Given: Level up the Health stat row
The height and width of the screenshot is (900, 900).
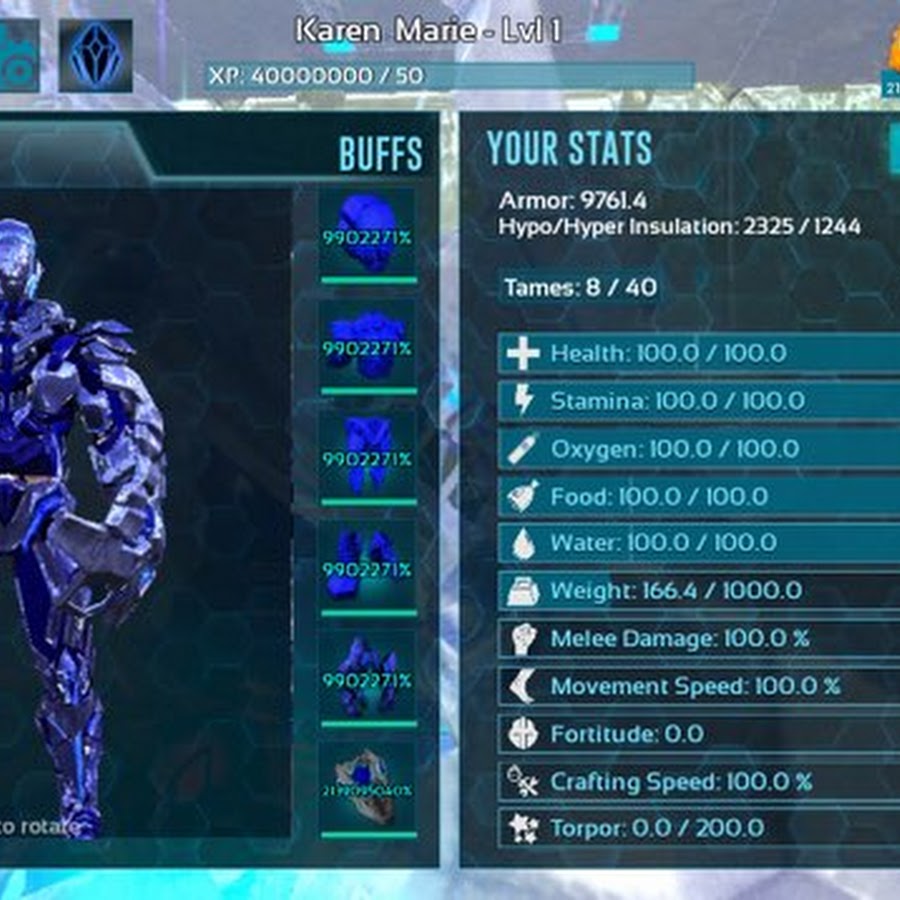Looking at the screenshot, I should (x=699, y=353).
